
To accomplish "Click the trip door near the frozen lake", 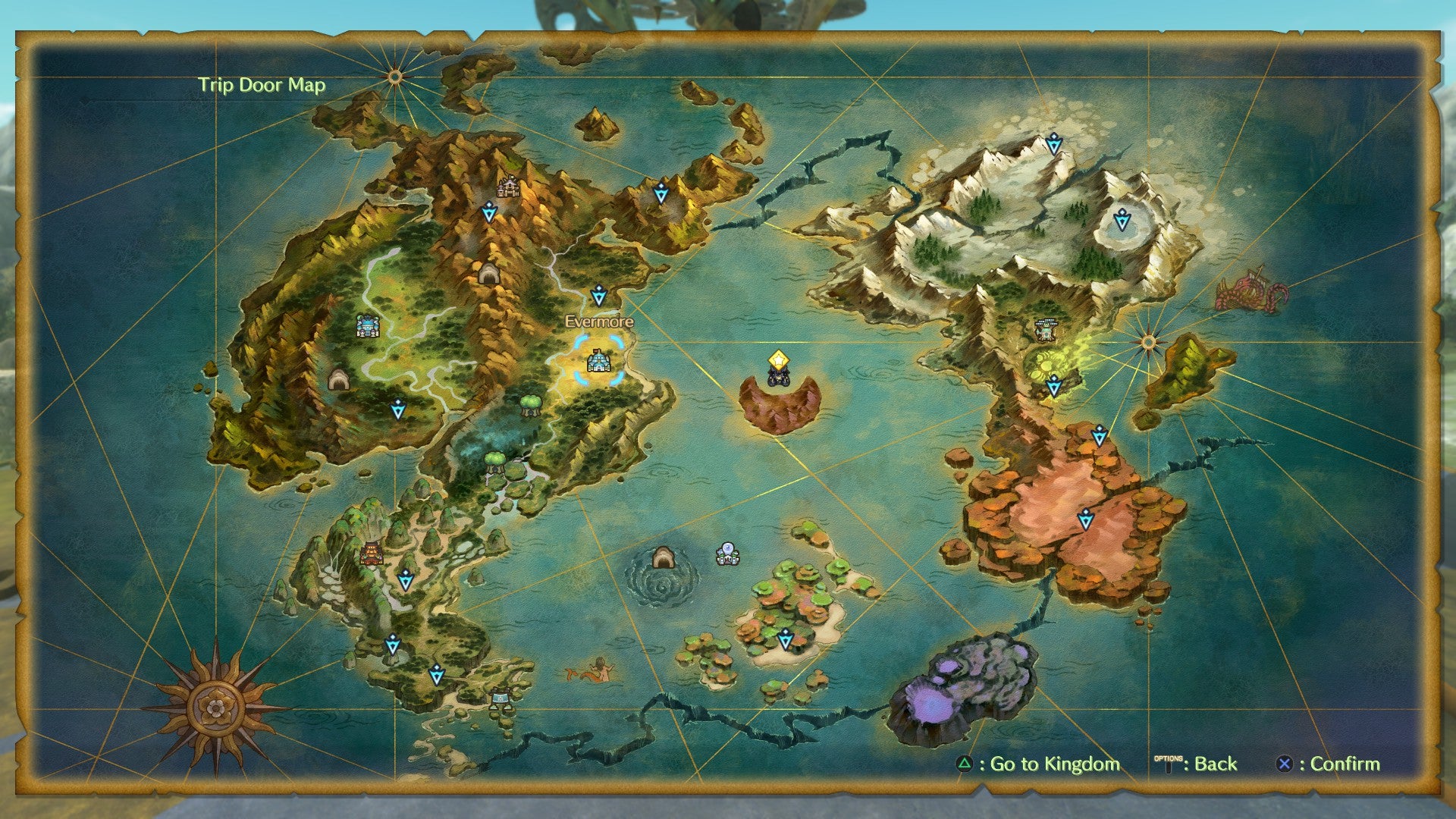I will coord(1121,220).
